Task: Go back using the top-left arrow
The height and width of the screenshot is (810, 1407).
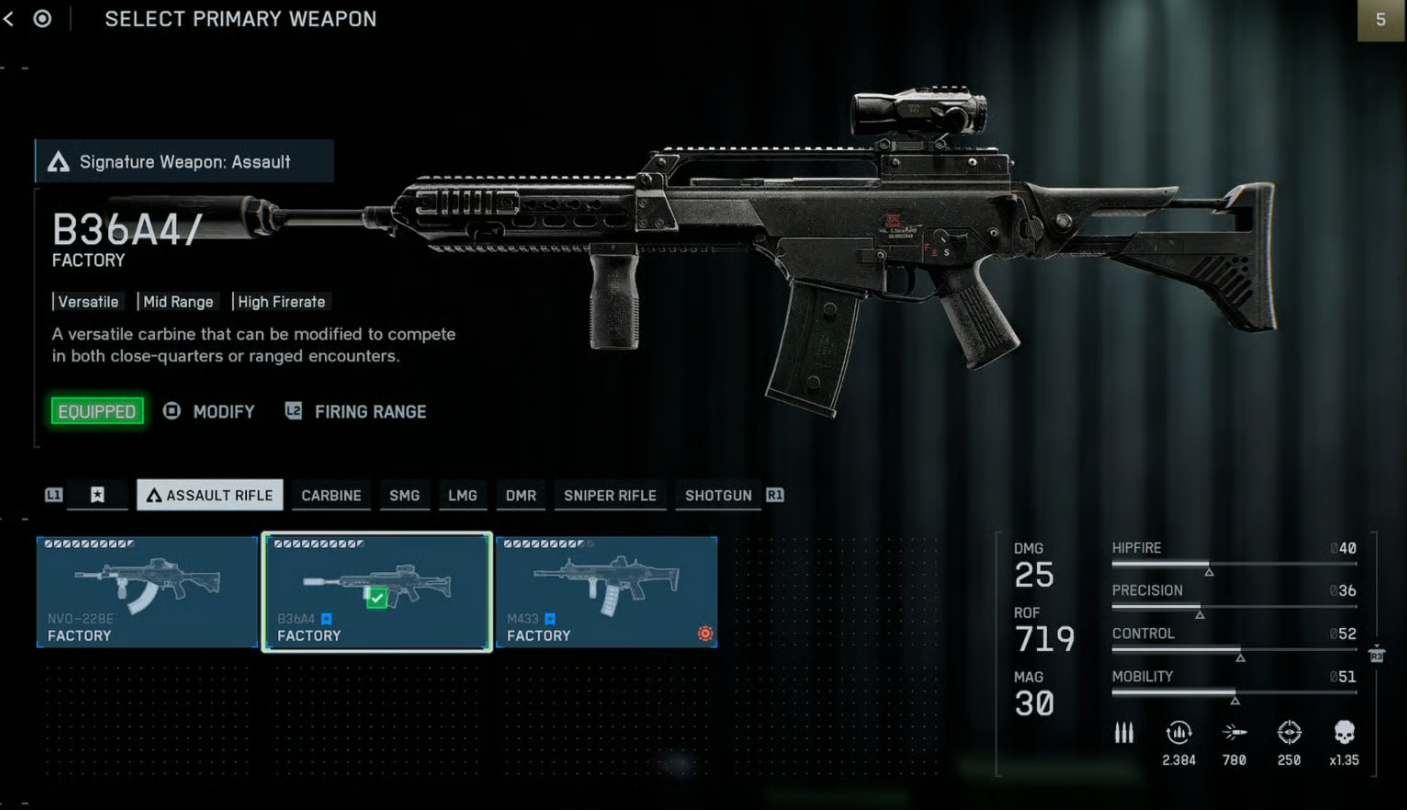Action: tap(9, 19)
